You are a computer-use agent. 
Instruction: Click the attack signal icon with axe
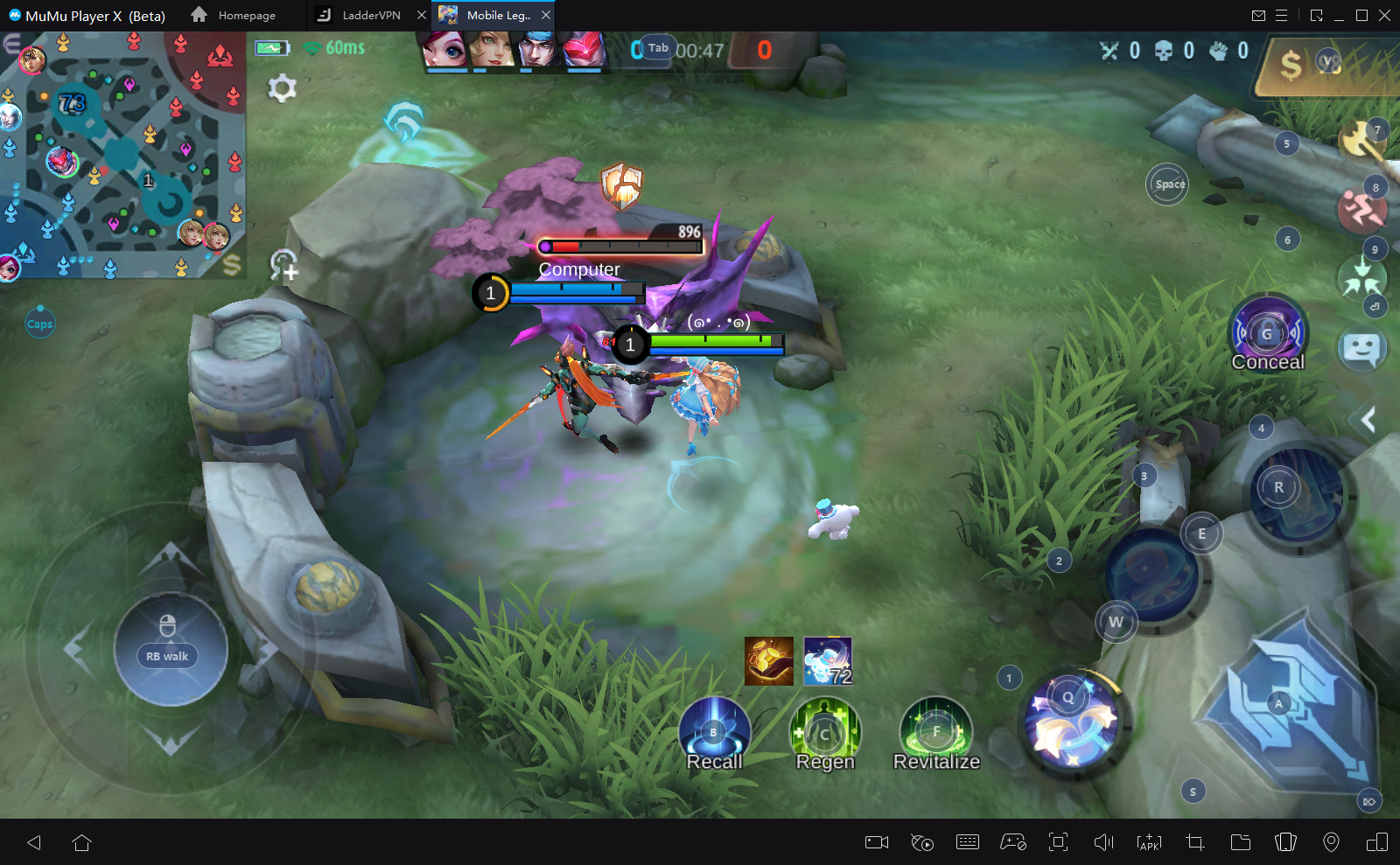(1360, 140)
